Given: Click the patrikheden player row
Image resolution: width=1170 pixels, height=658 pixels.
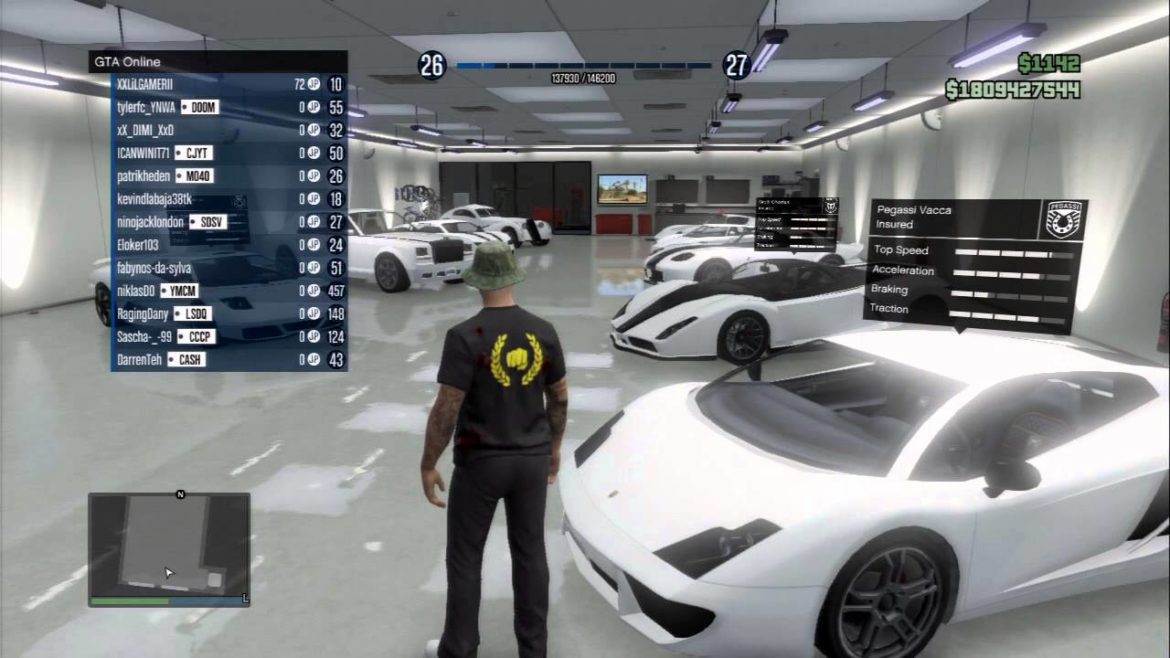Looking at the screenshot, I should 143,176.
